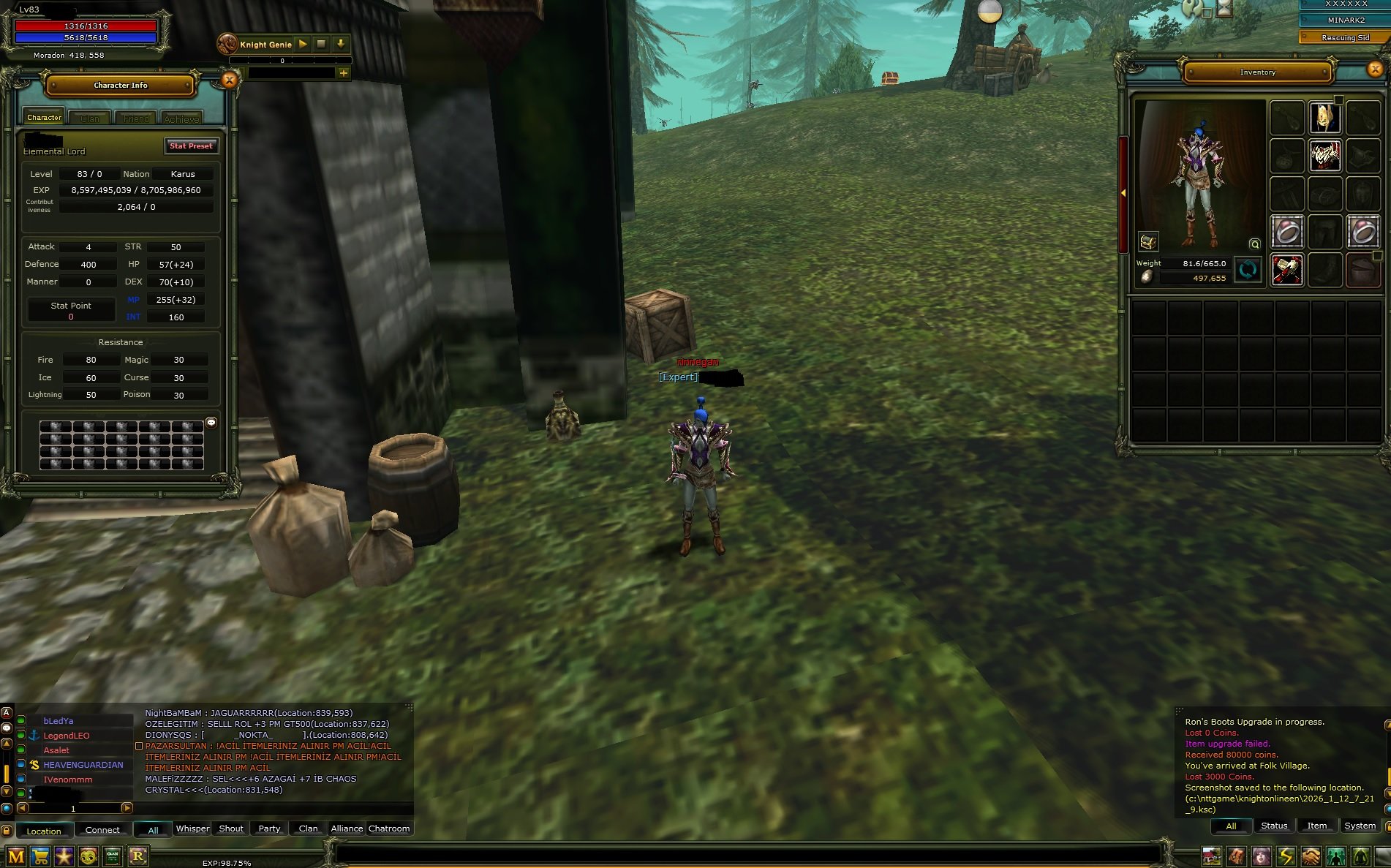Open the Clan tab in Character Info

click(90, 117)
